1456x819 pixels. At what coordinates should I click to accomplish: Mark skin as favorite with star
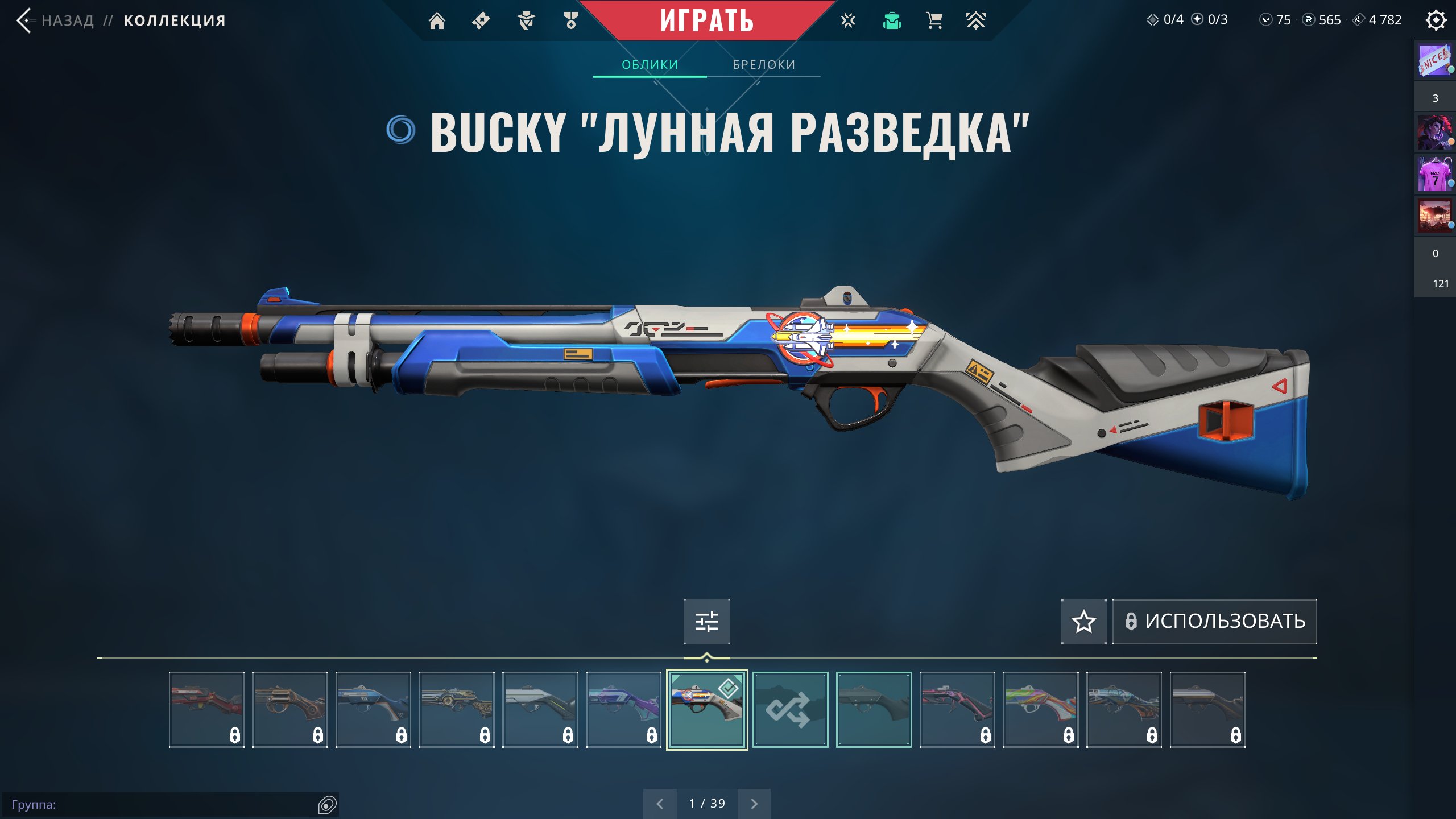[1083, 621]
